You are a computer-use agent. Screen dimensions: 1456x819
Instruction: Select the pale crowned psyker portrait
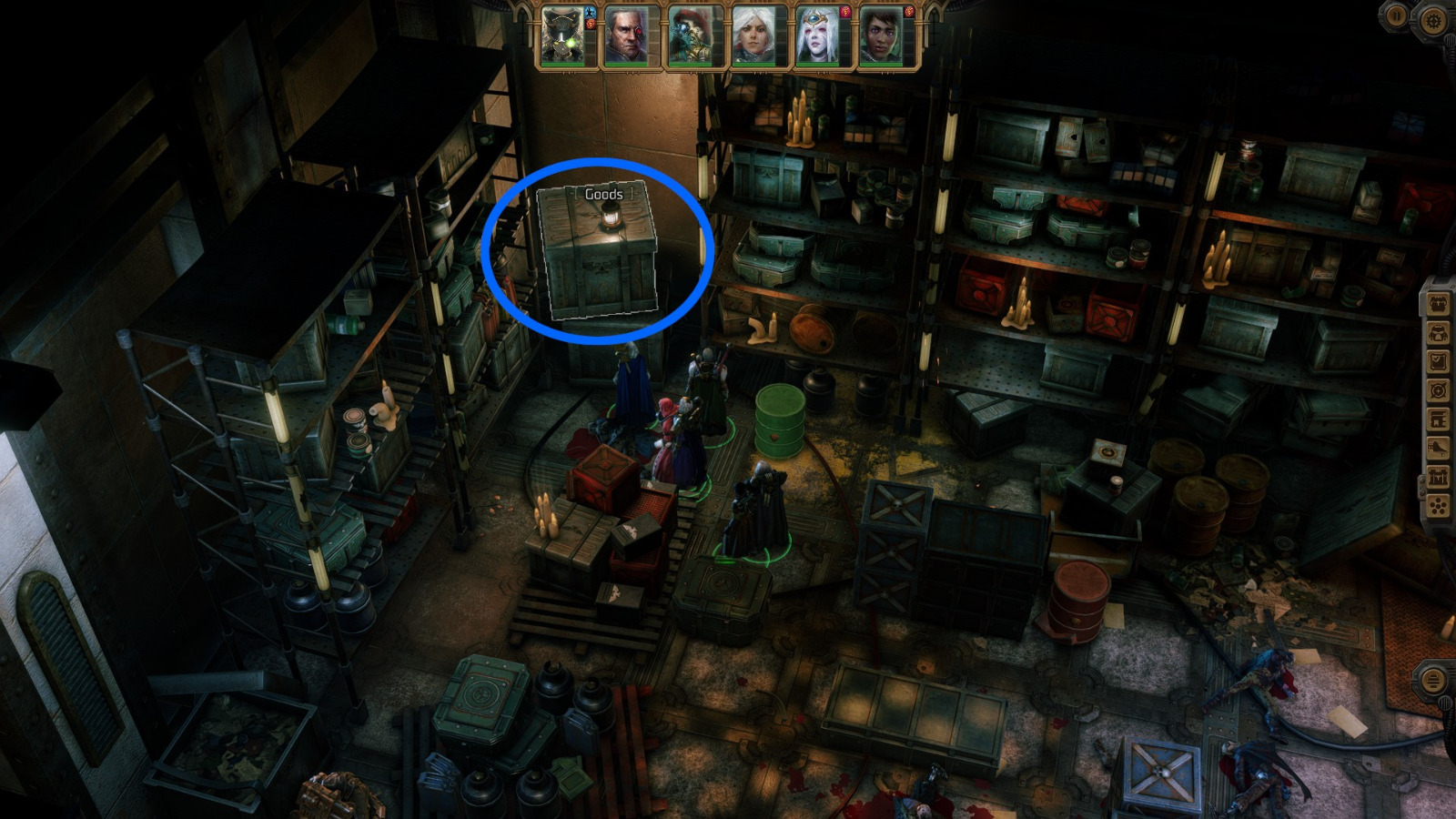815,36
